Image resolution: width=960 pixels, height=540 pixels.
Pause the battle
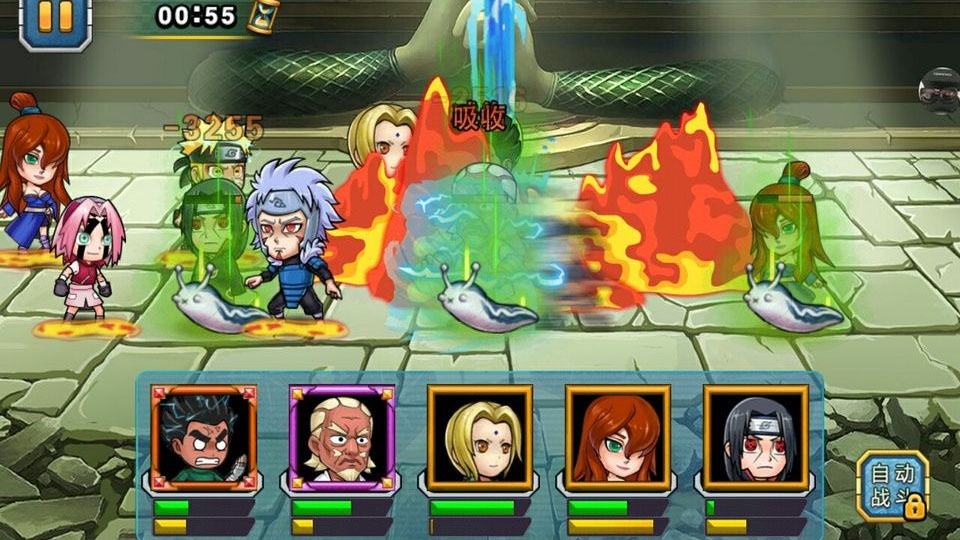(55, 18)
